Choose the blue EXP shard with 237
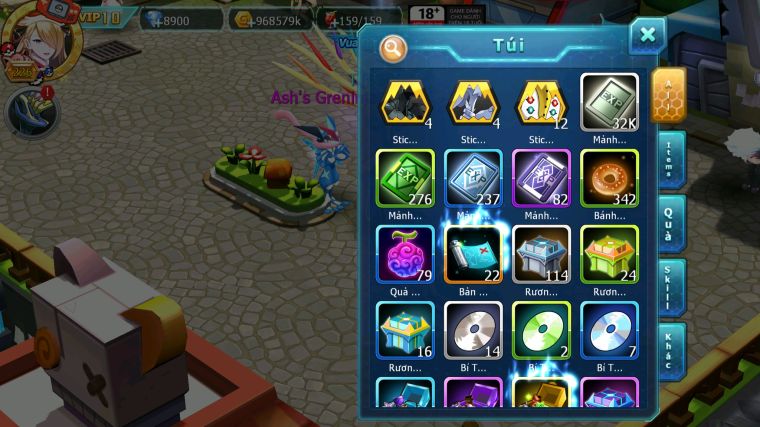The height and width of the screenshot is (427, 760). pyautogui.click(x=473, y=179)
